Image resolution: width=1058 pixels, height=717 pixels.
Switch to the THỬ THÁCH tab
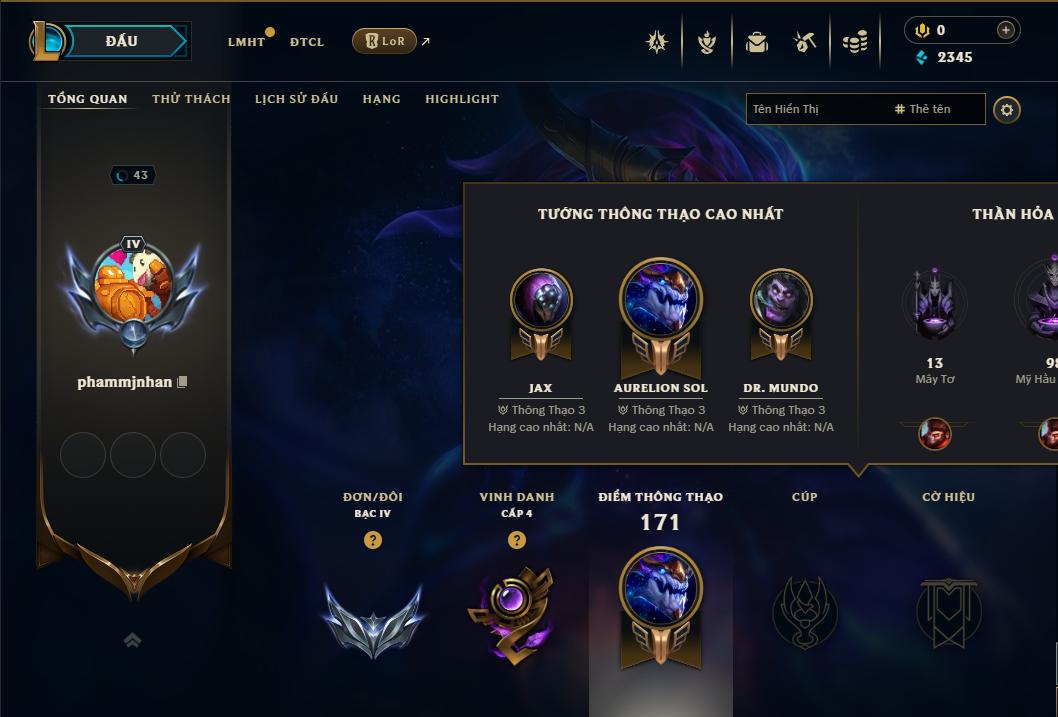tap(191, 99)
